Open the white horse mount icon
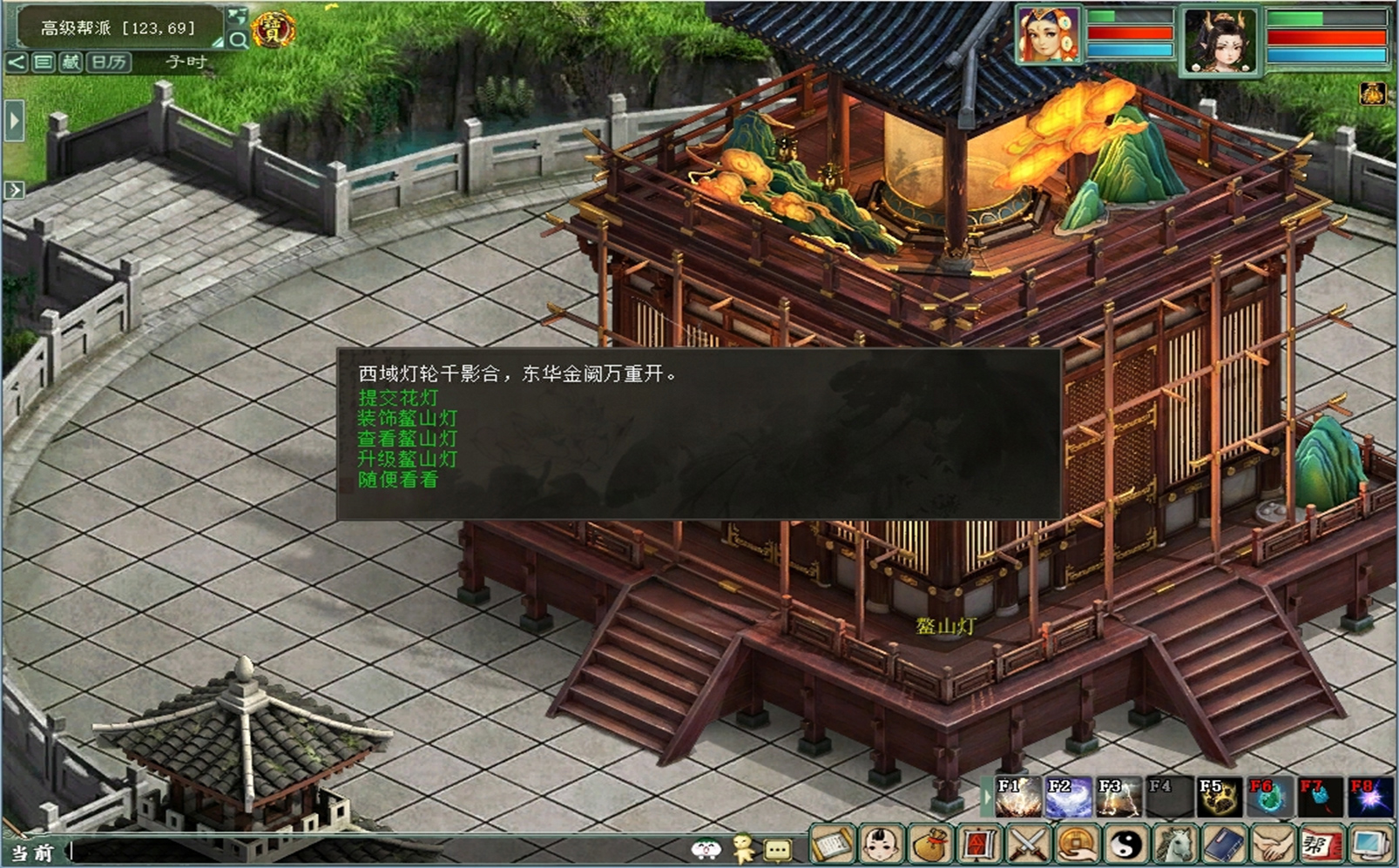Screen dimensions: 1399x868 pyautogui.click(x=1176, y=844)
